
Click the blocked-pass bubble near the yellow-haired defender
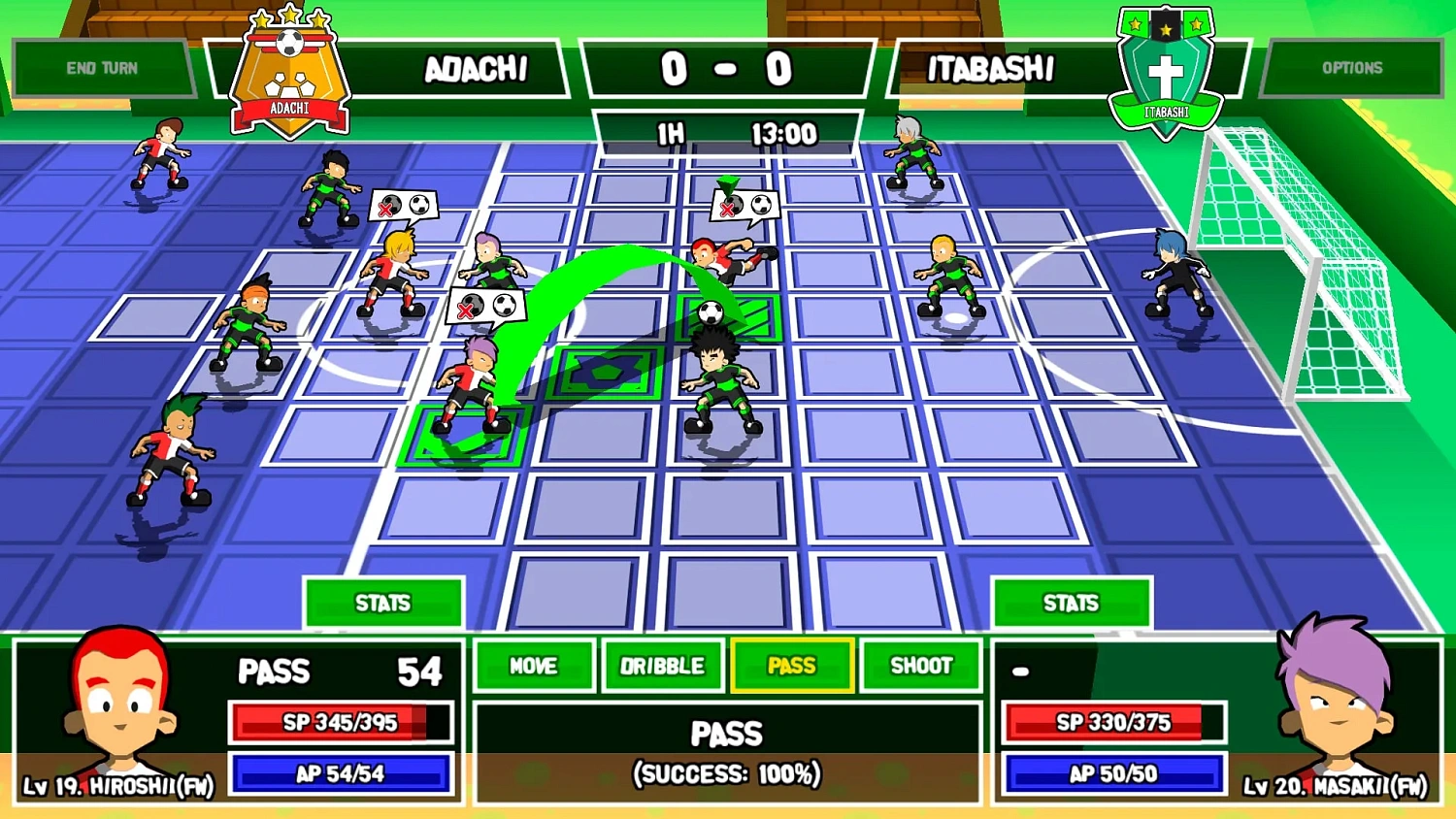click(x=403, y=206)
